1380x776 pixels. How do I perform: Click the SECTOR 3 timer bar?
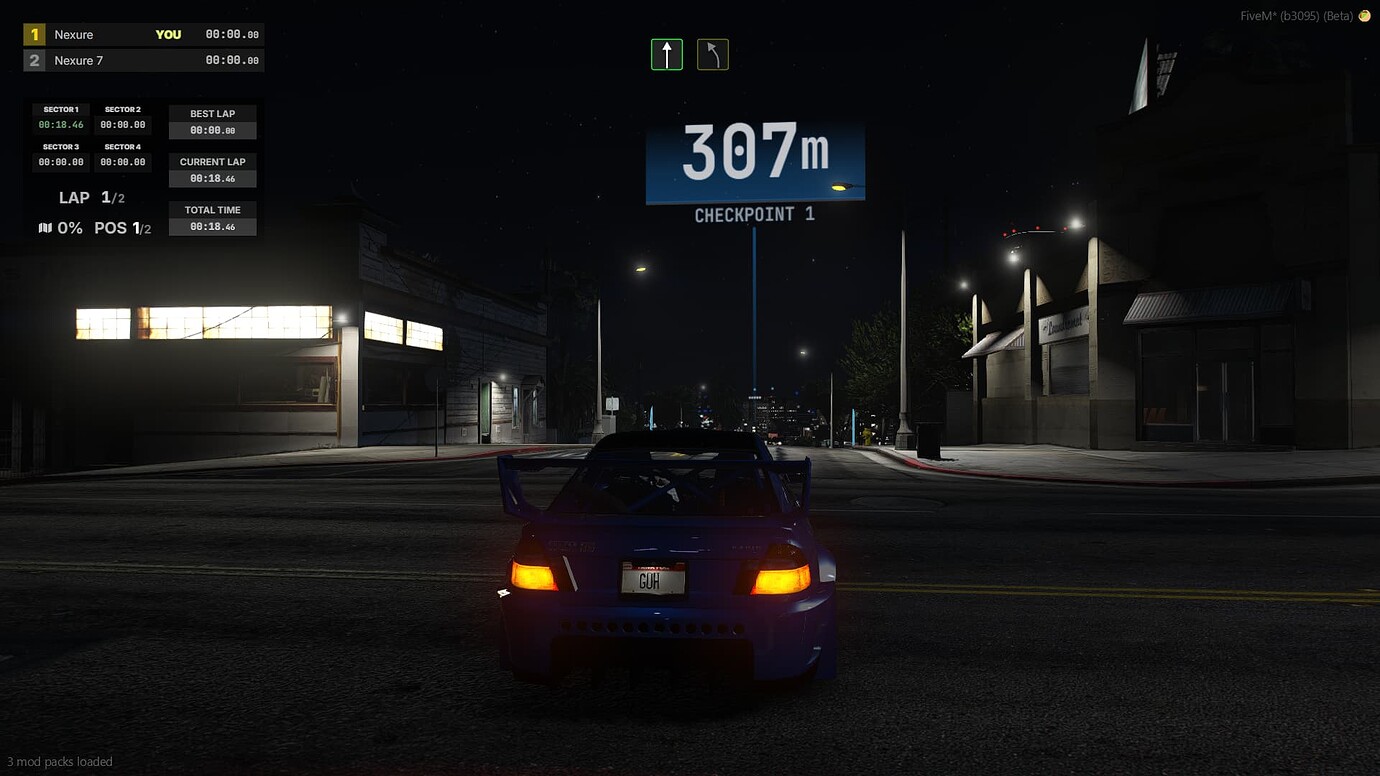pos(60,153)
